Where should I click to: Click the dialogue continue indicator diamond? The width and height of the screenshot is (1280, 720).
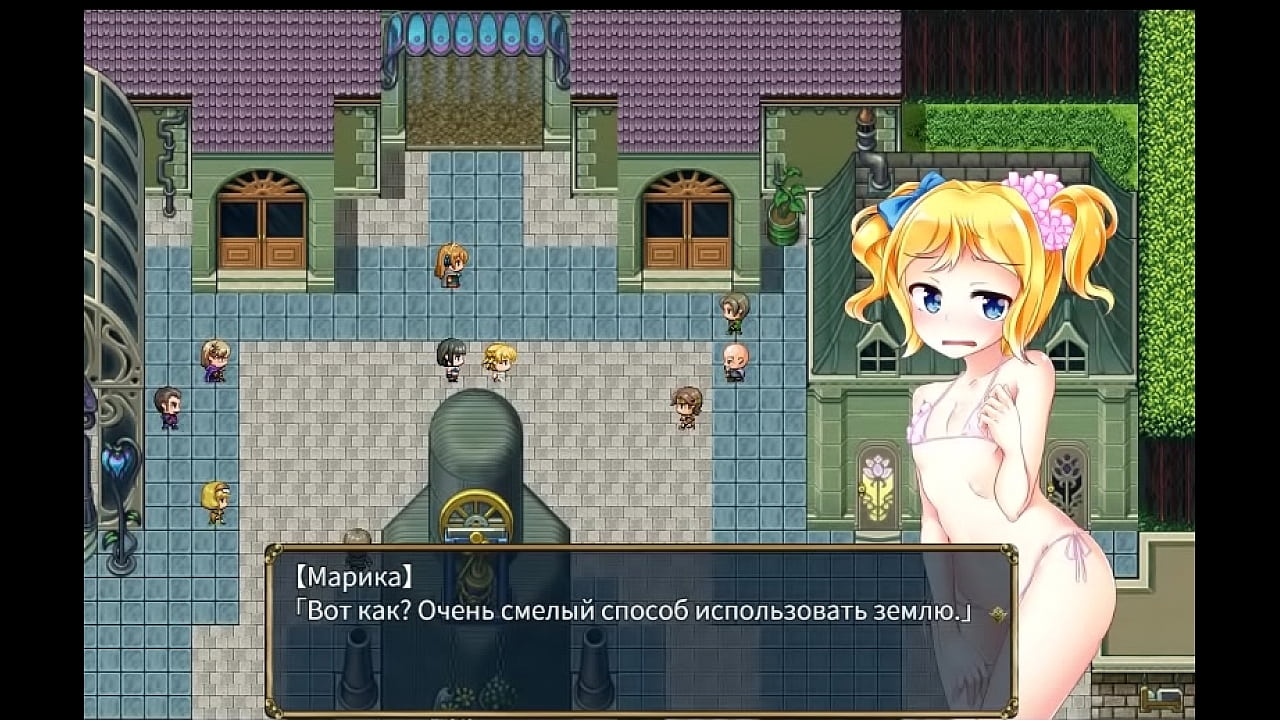[x=997, y=615]
